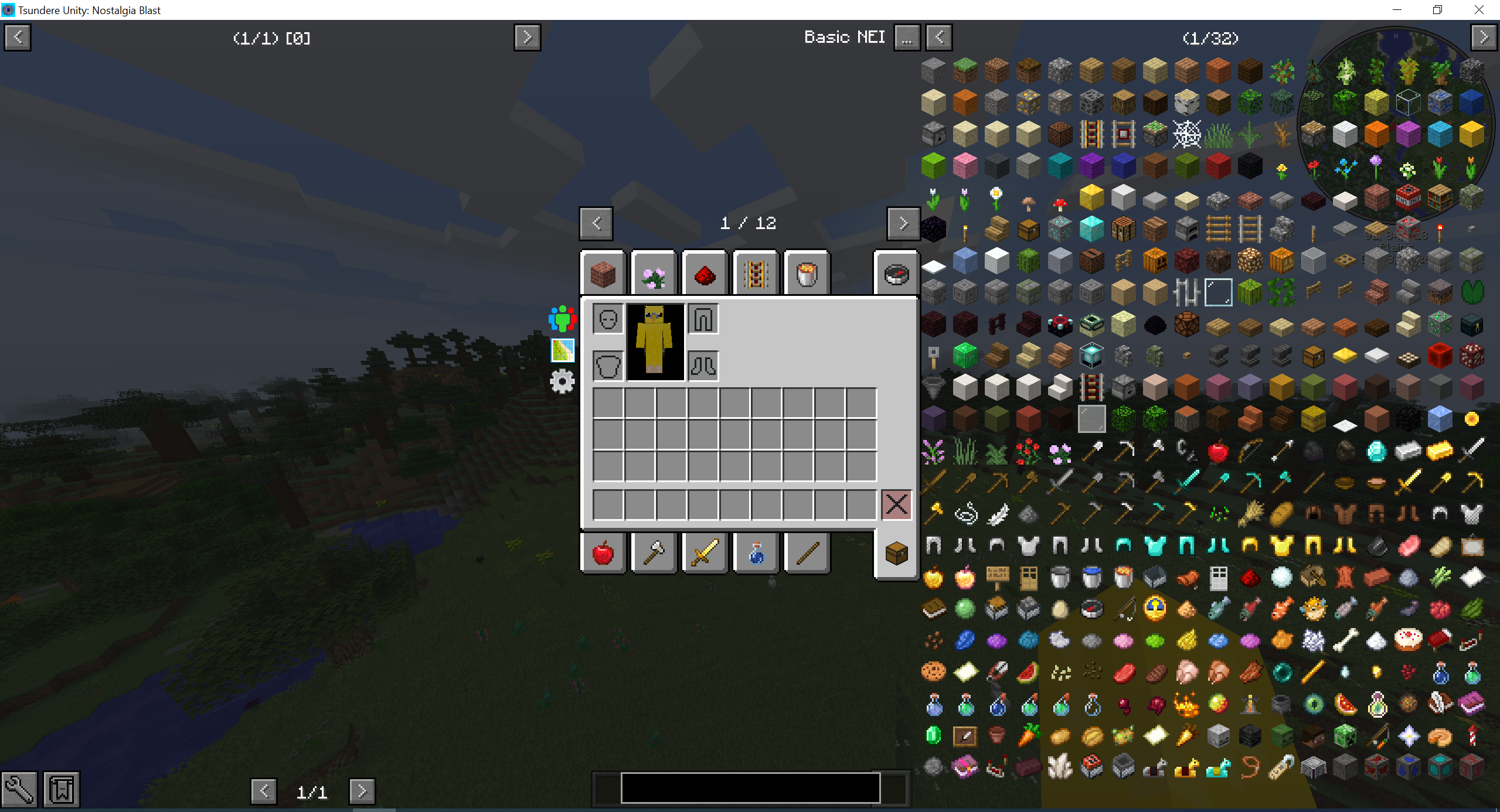Open the Search Items compass tab icon
1500x812 pixels.
(896, 272)
